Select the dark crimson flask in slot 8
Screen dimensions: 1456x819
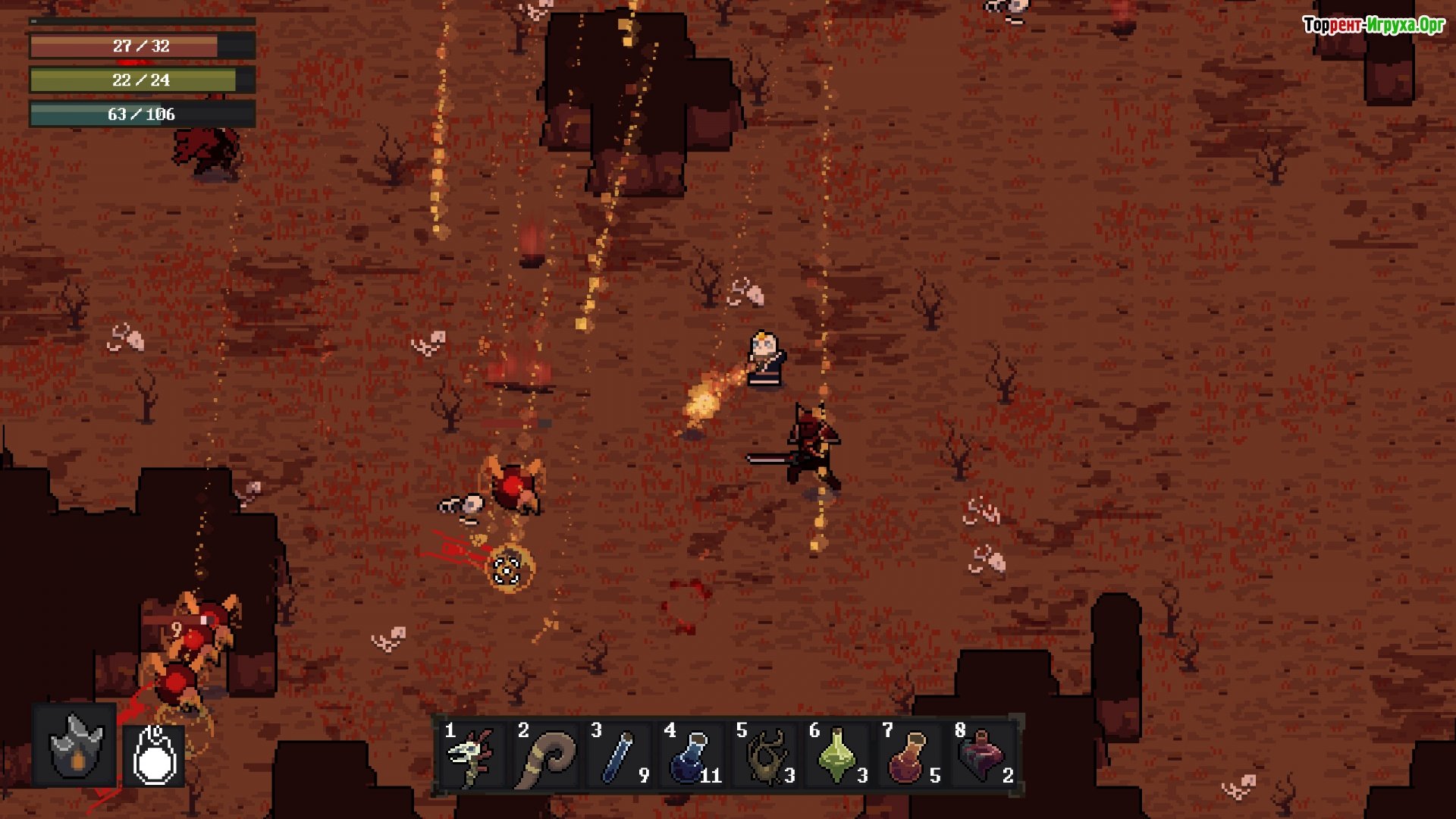(981, 755)
